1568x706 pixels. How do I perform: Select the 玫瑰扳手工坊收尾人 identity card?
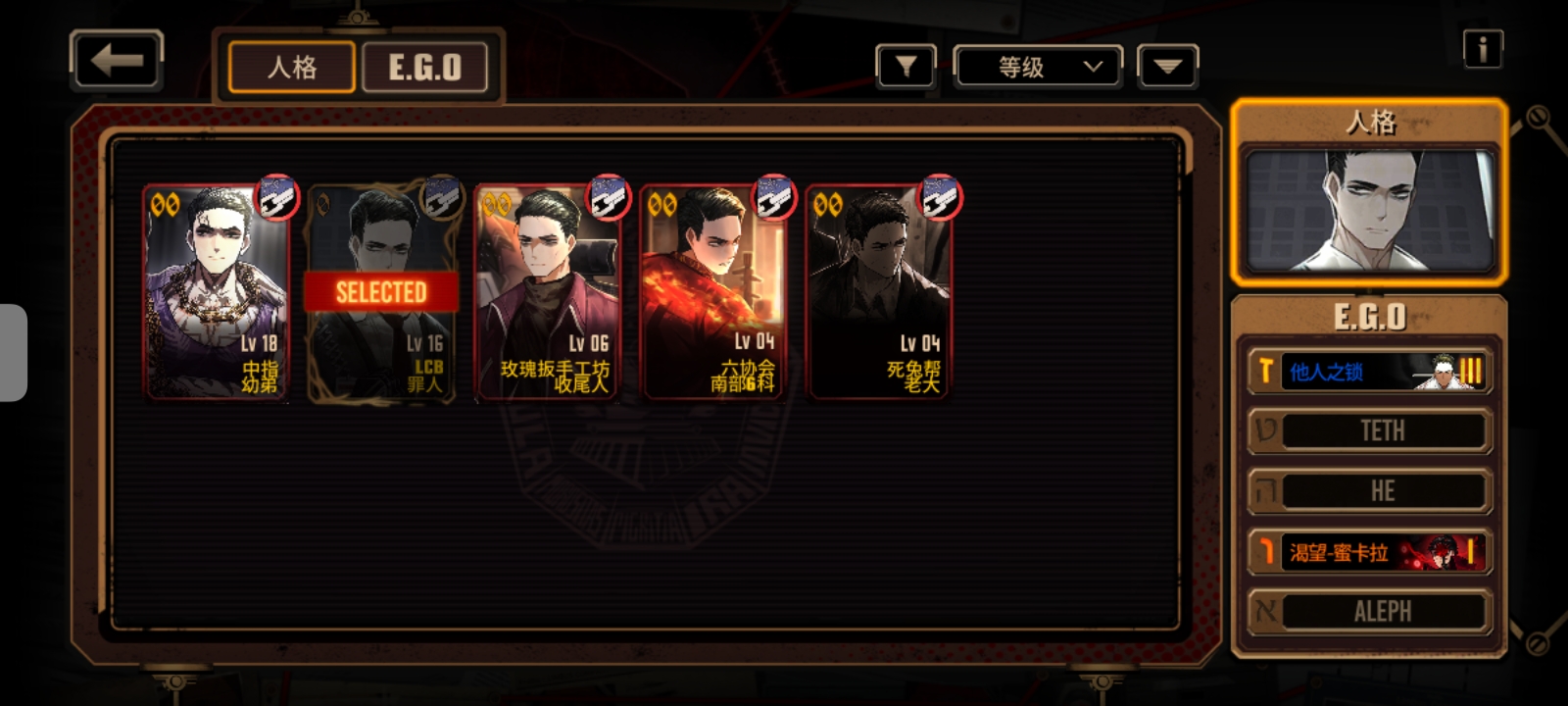548,291
